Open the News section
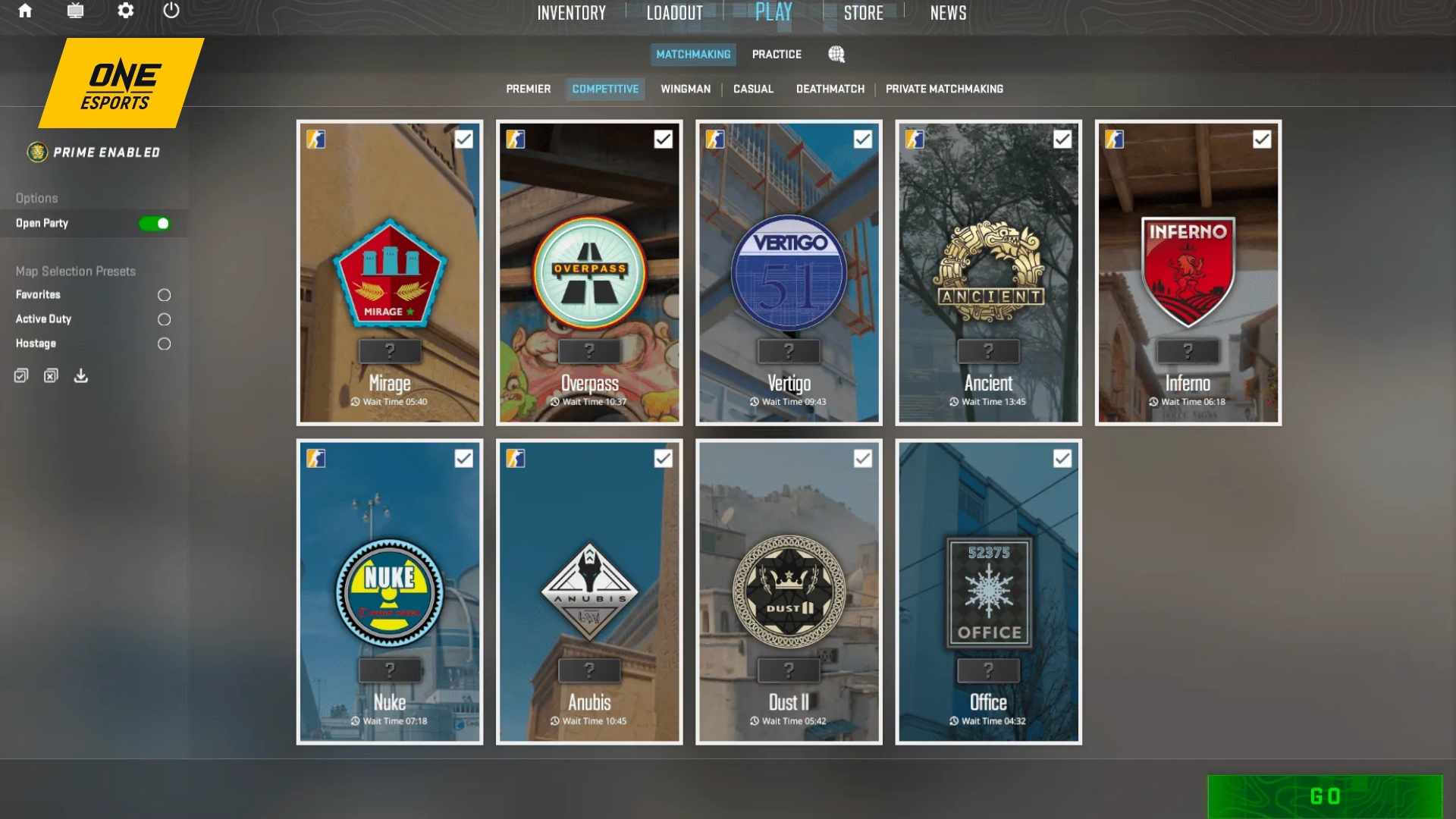Screen dimensions: 1456x819 tap(948, 13)
